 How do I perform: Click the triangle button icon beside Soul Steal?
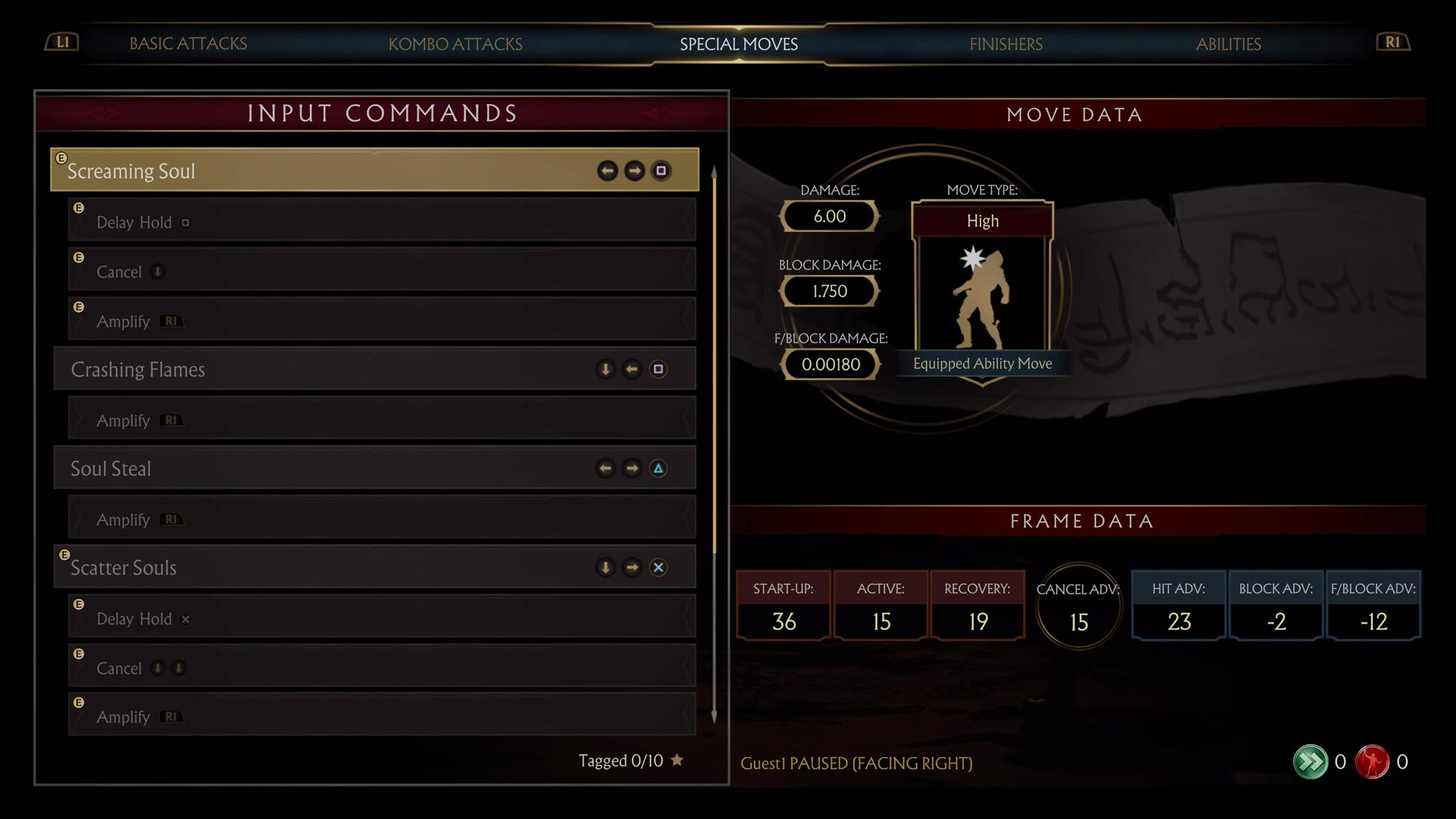point(659,468)
